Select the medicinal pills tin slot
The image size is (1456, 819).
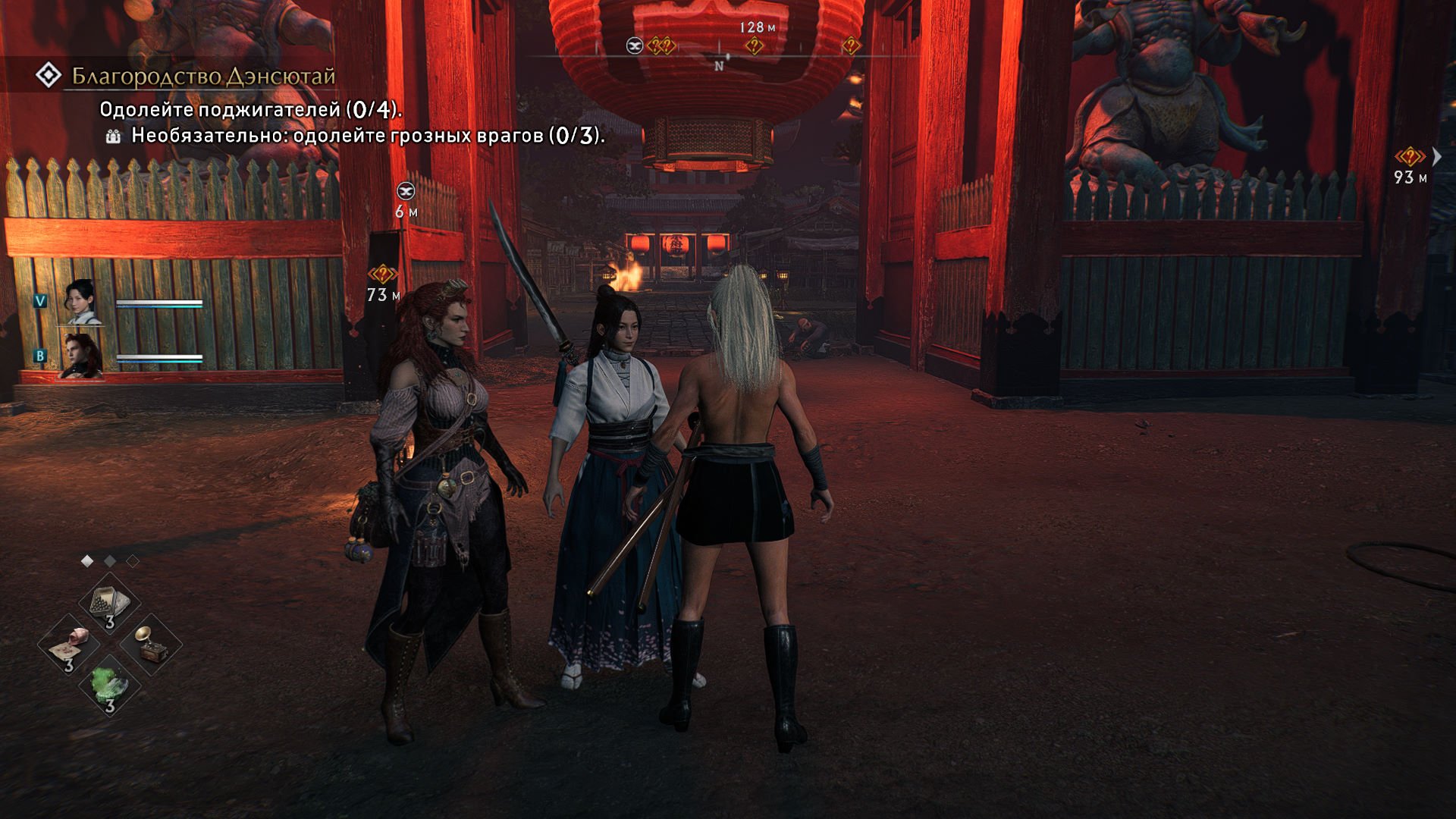click(110, 604)
